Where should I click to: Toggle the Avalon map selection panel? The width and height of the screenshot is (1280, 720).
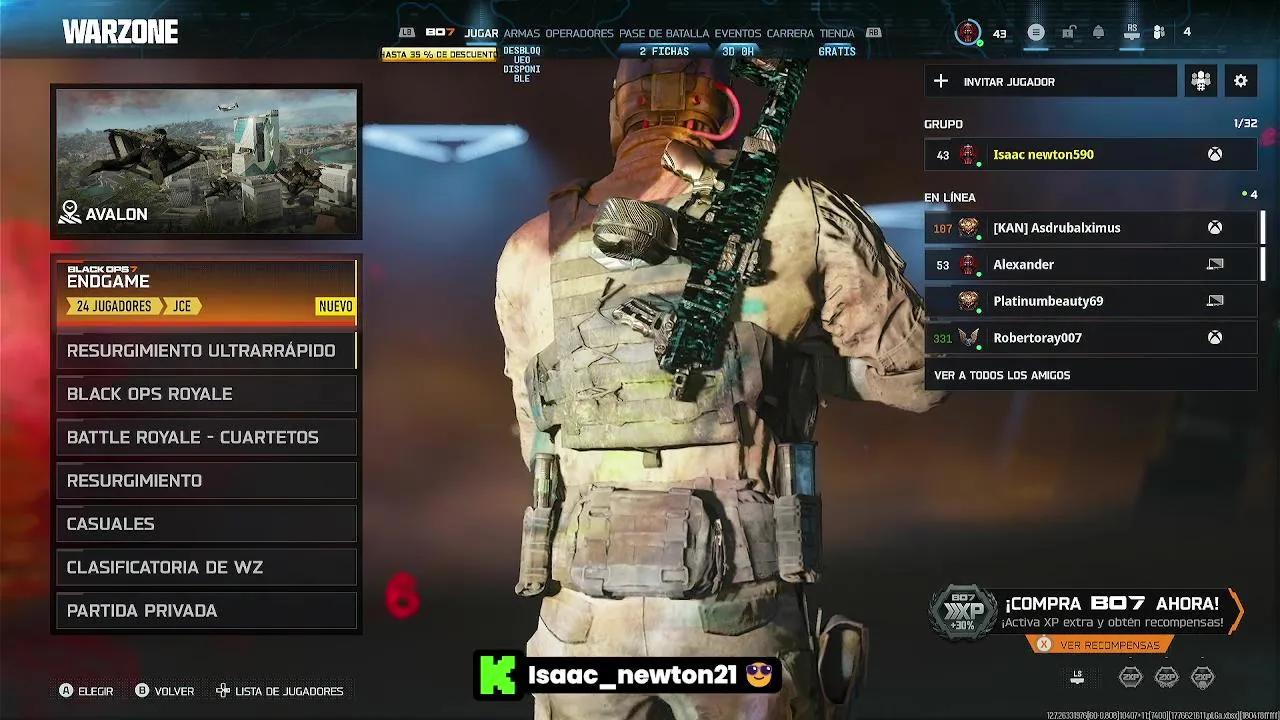click(205, 160)
